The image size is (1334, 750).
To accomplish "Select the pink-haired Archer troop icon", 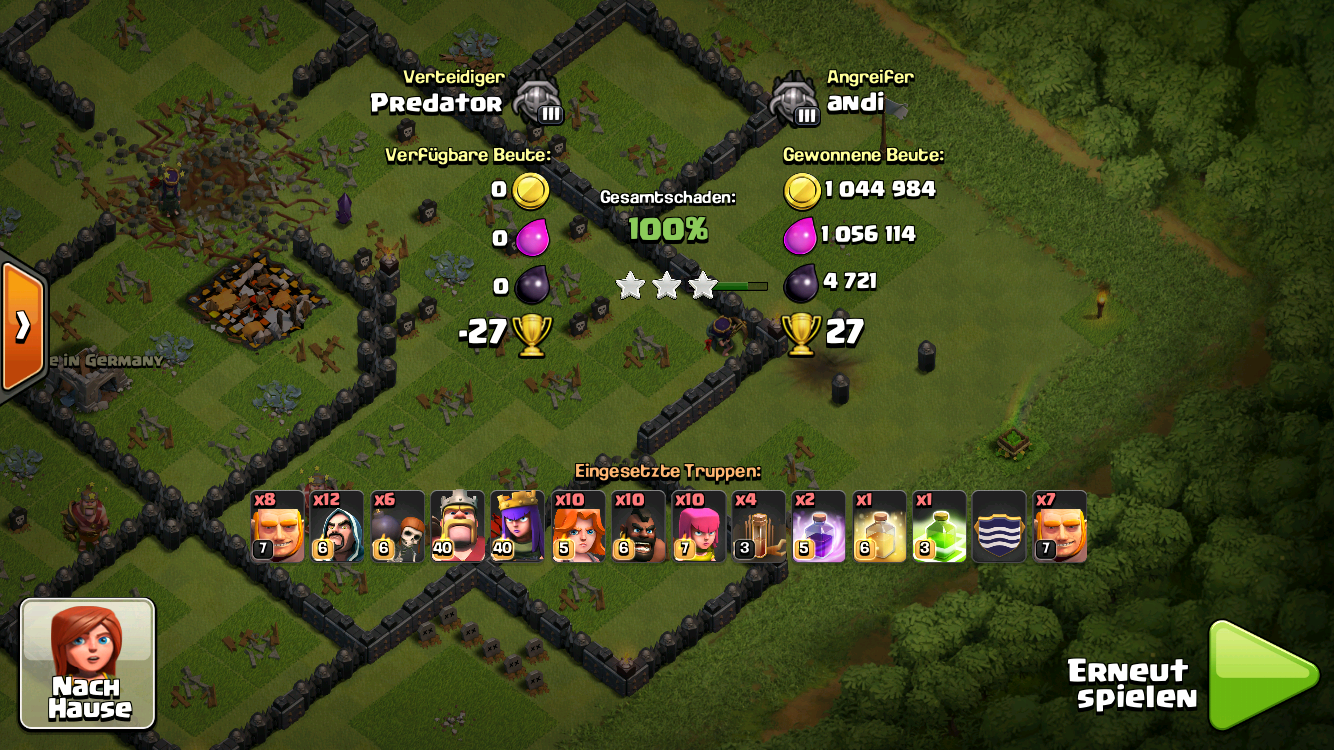I will point(698,526).
